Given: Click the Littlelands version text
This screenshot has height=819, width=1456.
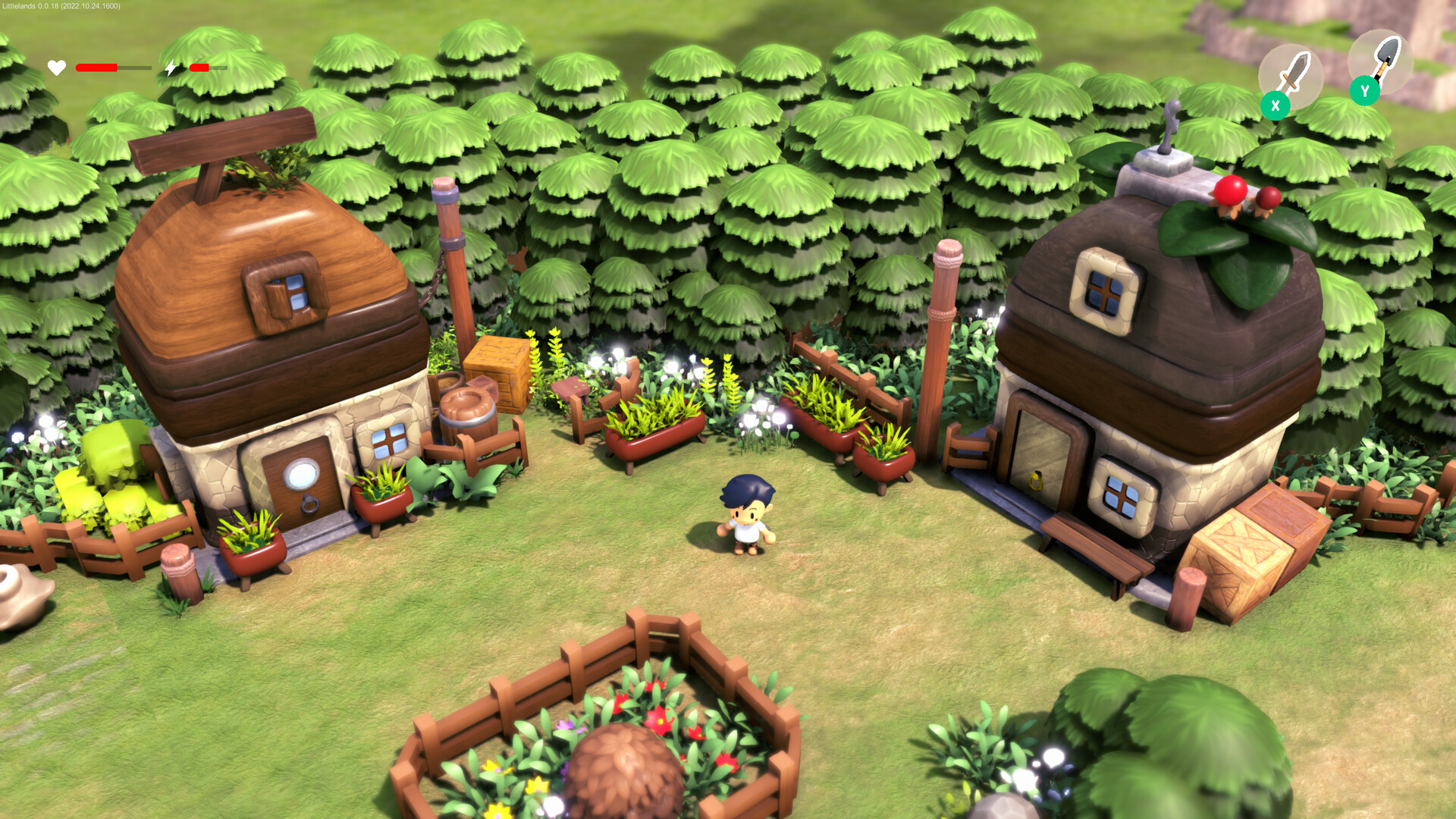Looking at the screenshot, I should tap(61, 6).
